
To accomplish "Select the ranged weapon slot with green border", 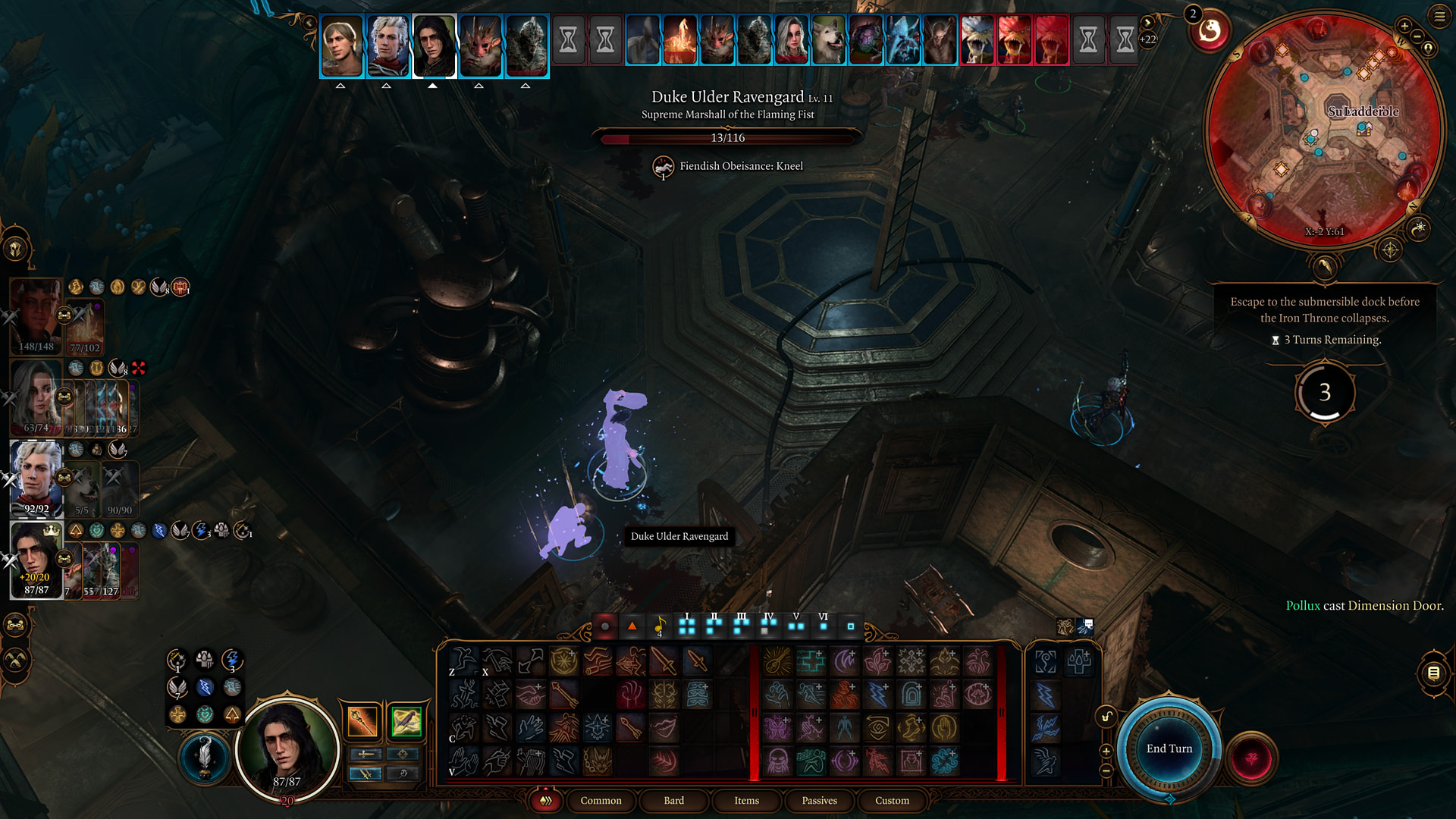I will tap(406, 721).
